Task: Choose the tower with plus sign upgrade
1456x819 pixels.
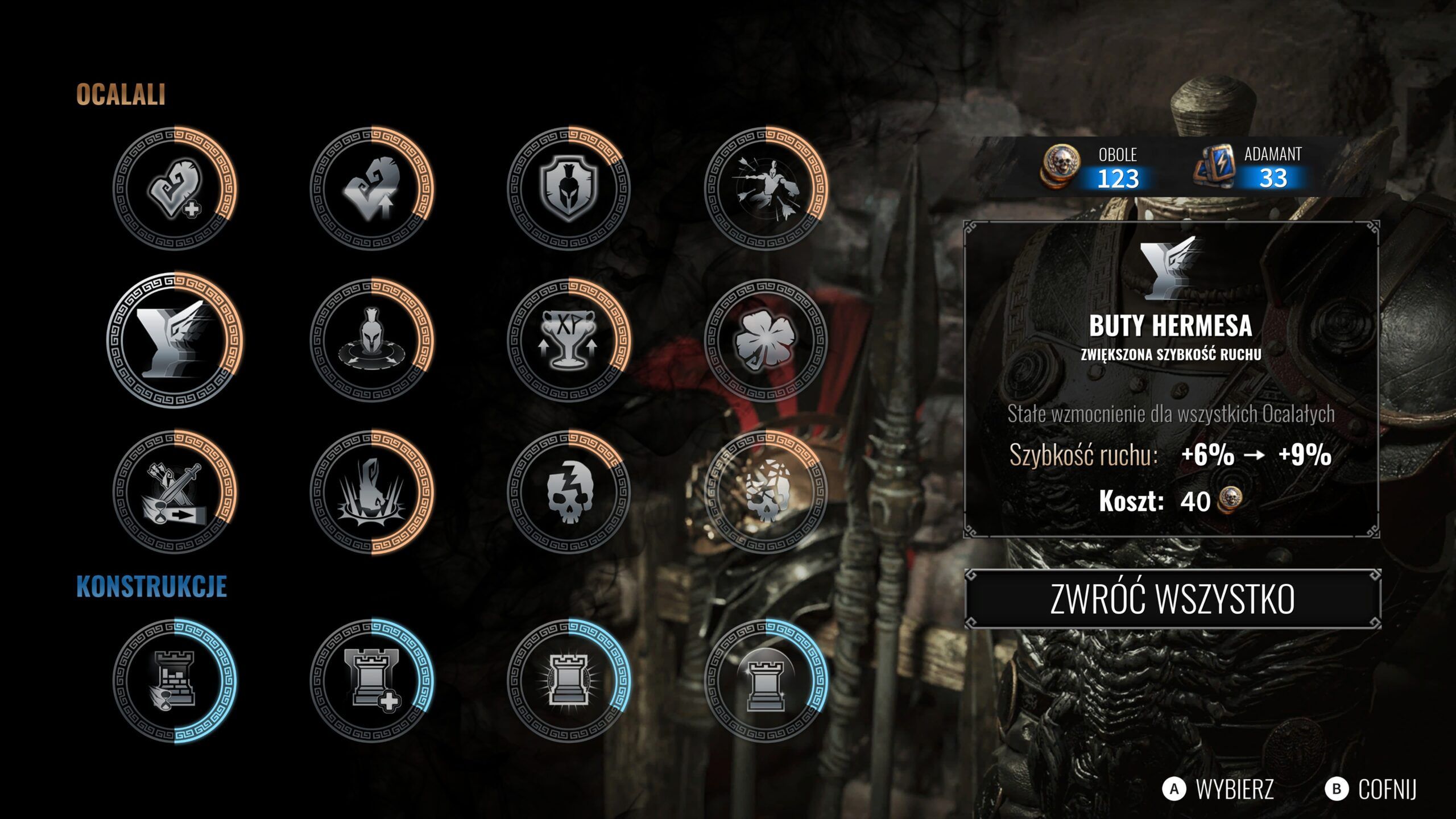Action: click(372, 681)
